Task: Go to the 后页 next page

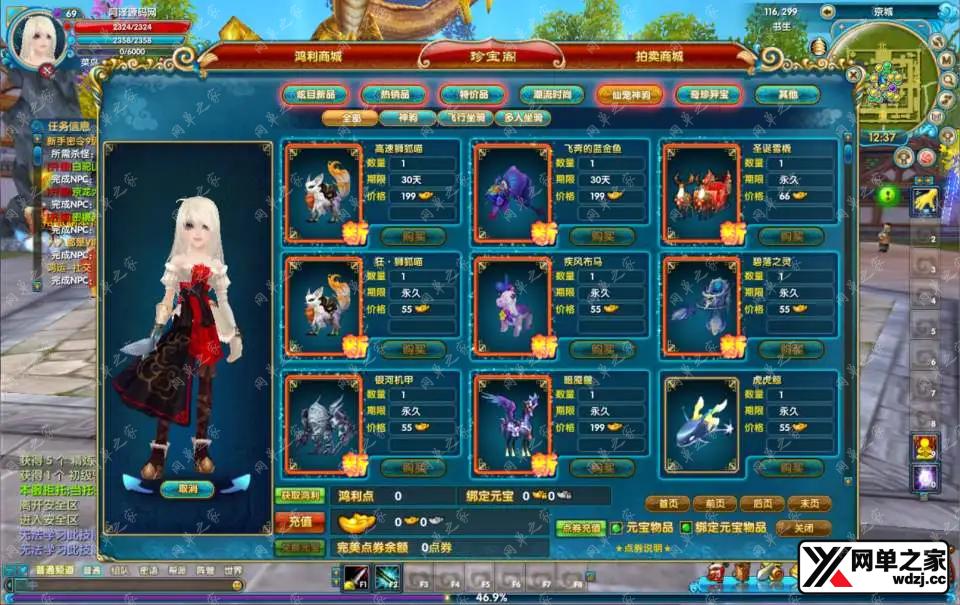Action: 766,504
